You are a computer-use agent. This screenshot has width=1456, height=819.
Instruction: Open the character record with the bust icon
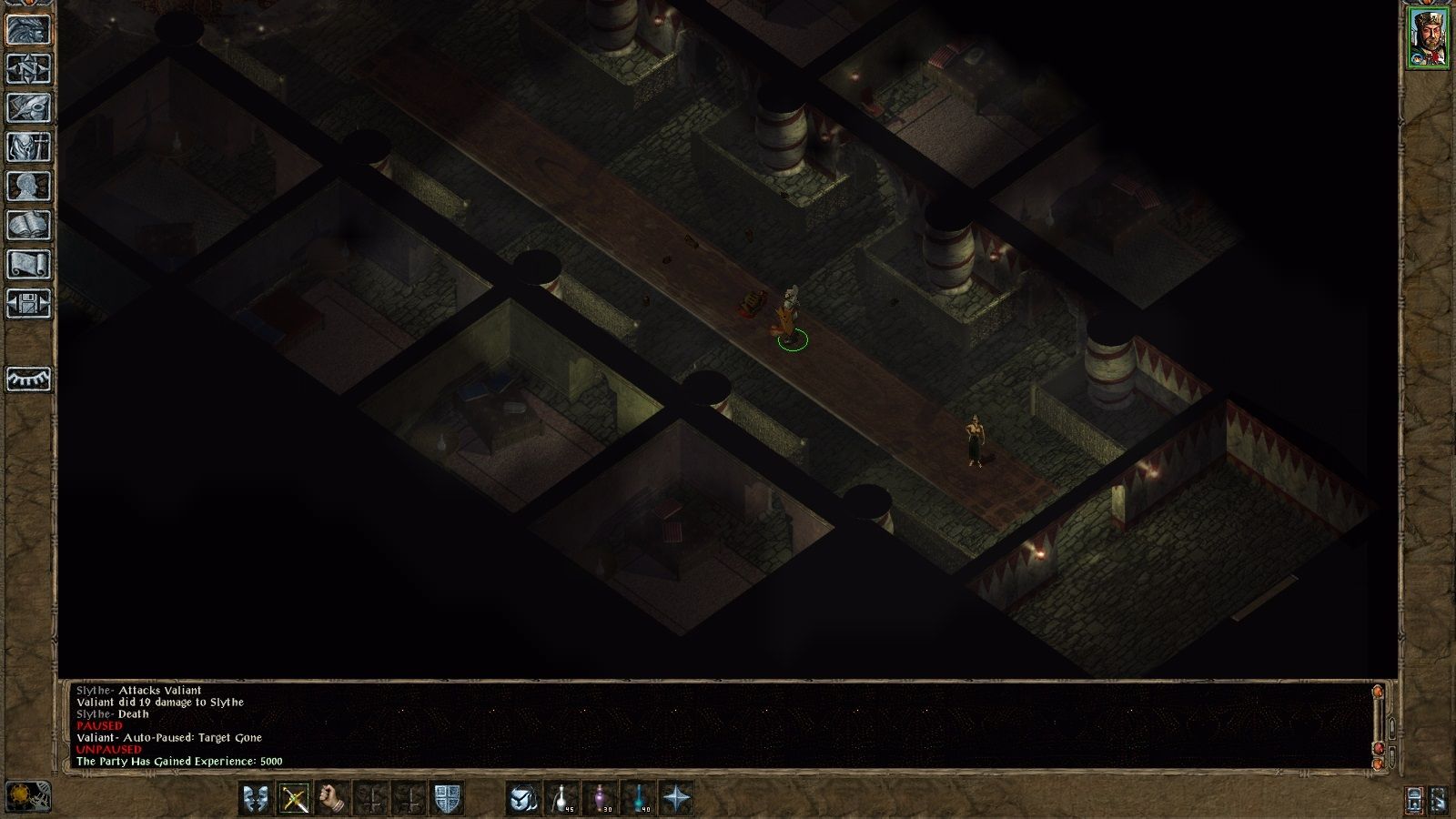(28, 186)
